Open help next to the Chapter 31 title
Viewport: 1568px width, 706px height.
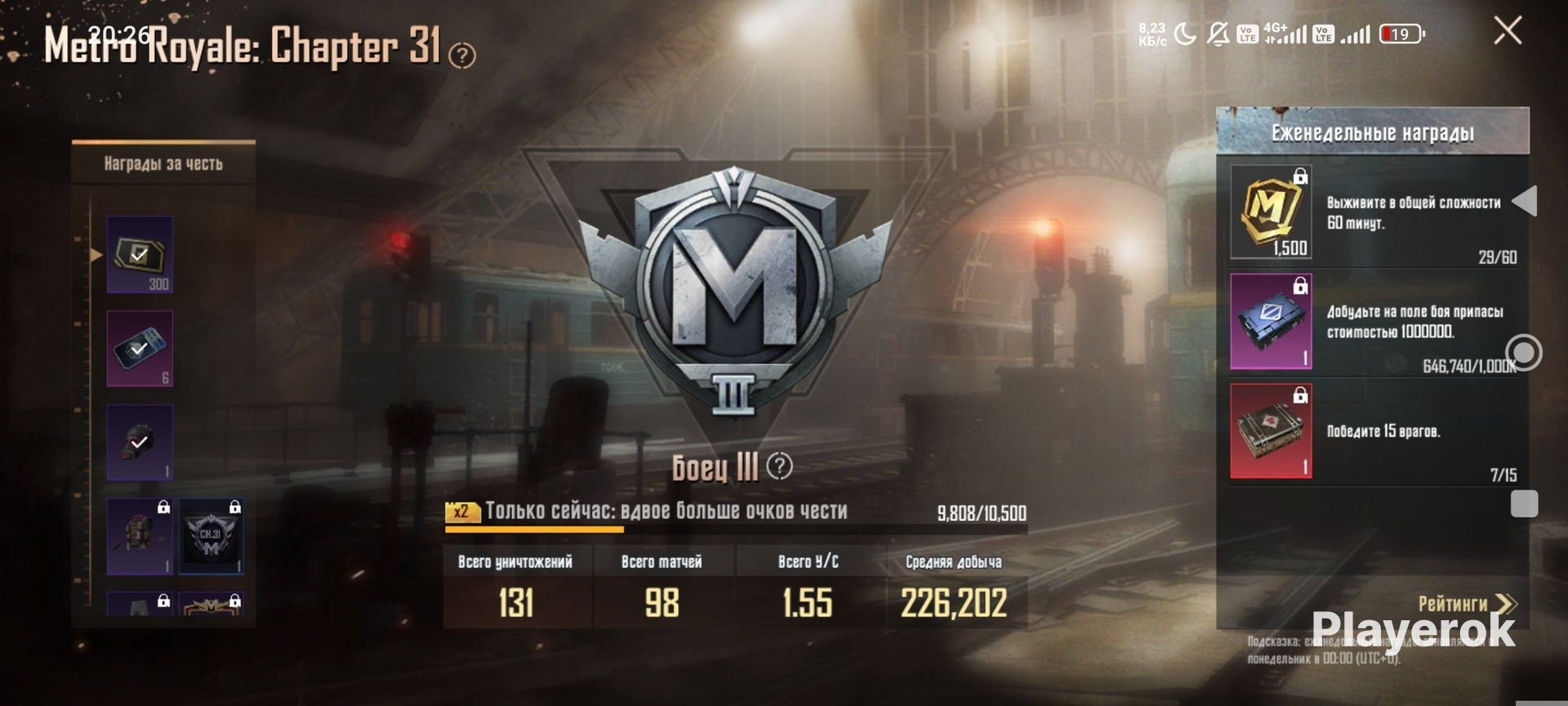(462, 56)
